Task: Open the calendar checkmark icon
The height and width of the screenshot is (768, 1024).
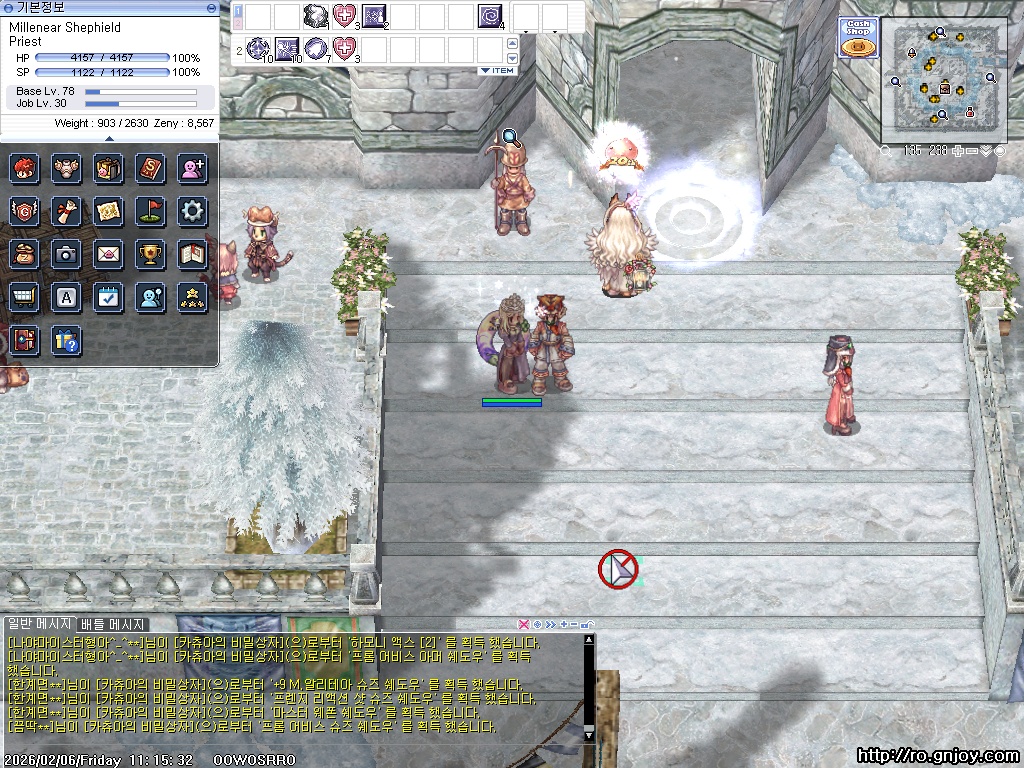Action: tap(108, 297)
